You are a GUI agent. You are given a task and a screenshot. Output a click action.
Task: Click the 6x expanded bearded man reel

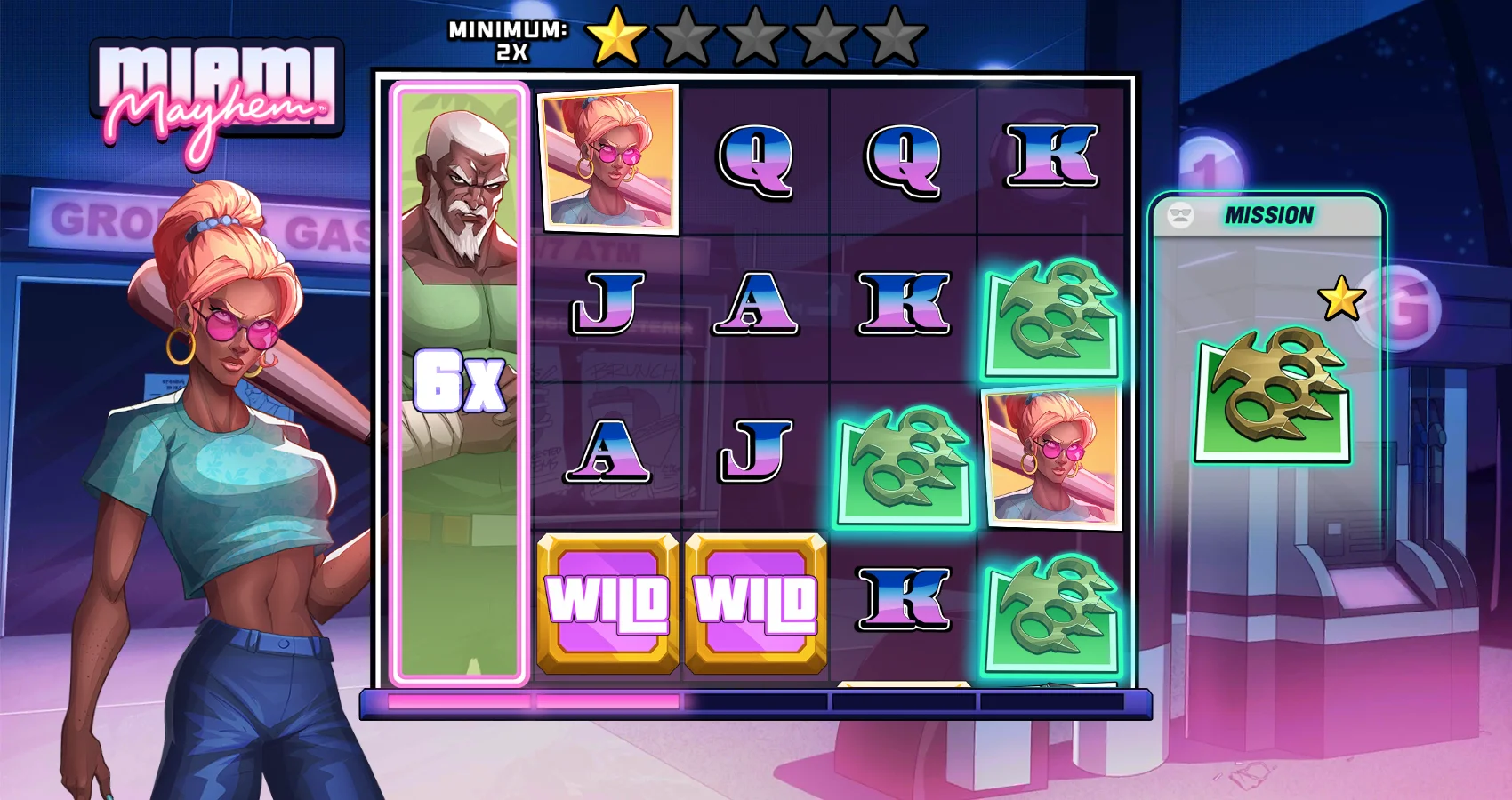tap(459, 384)
